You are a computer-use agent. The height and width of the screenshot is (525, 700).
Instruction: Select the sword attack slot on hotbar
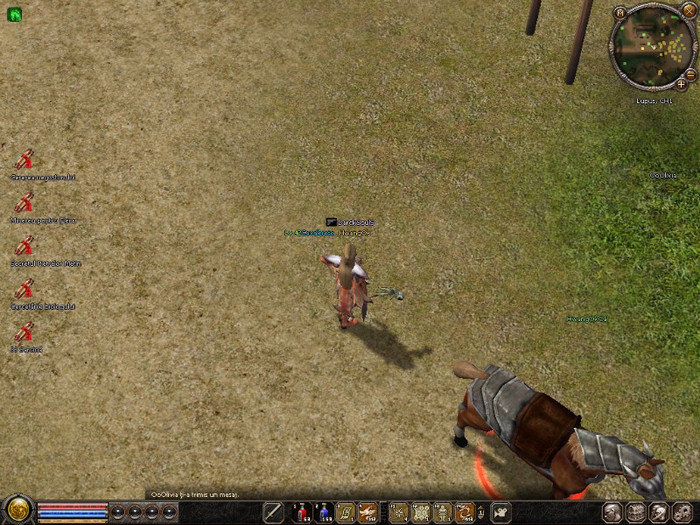273,513
